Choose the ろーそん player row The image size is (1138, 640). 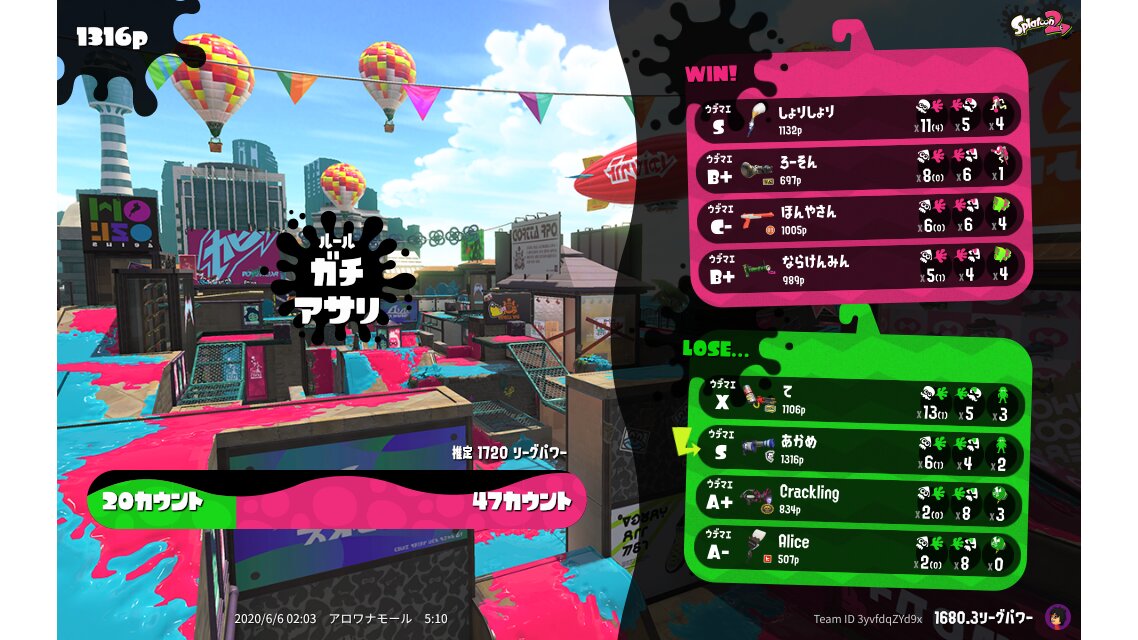pyautogui.click(x=860, y=167)
